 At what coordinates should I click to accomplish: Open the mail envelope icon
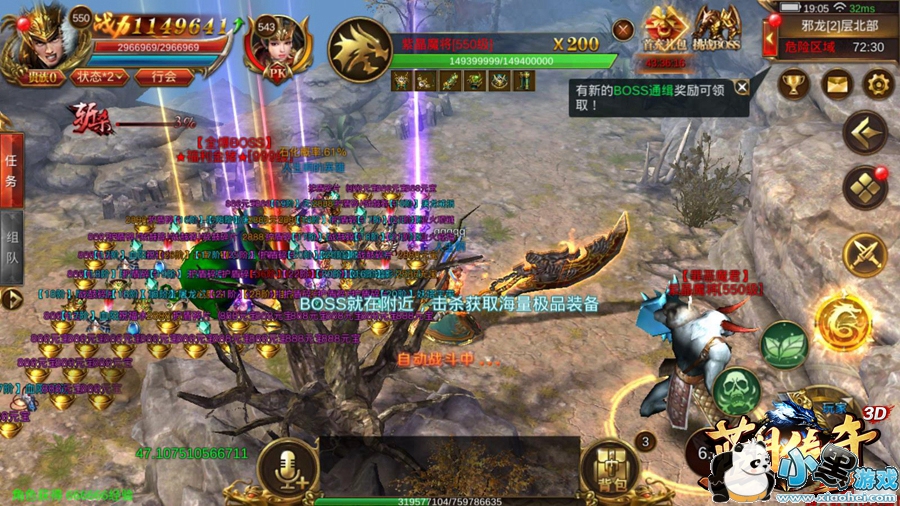(835, 84)
